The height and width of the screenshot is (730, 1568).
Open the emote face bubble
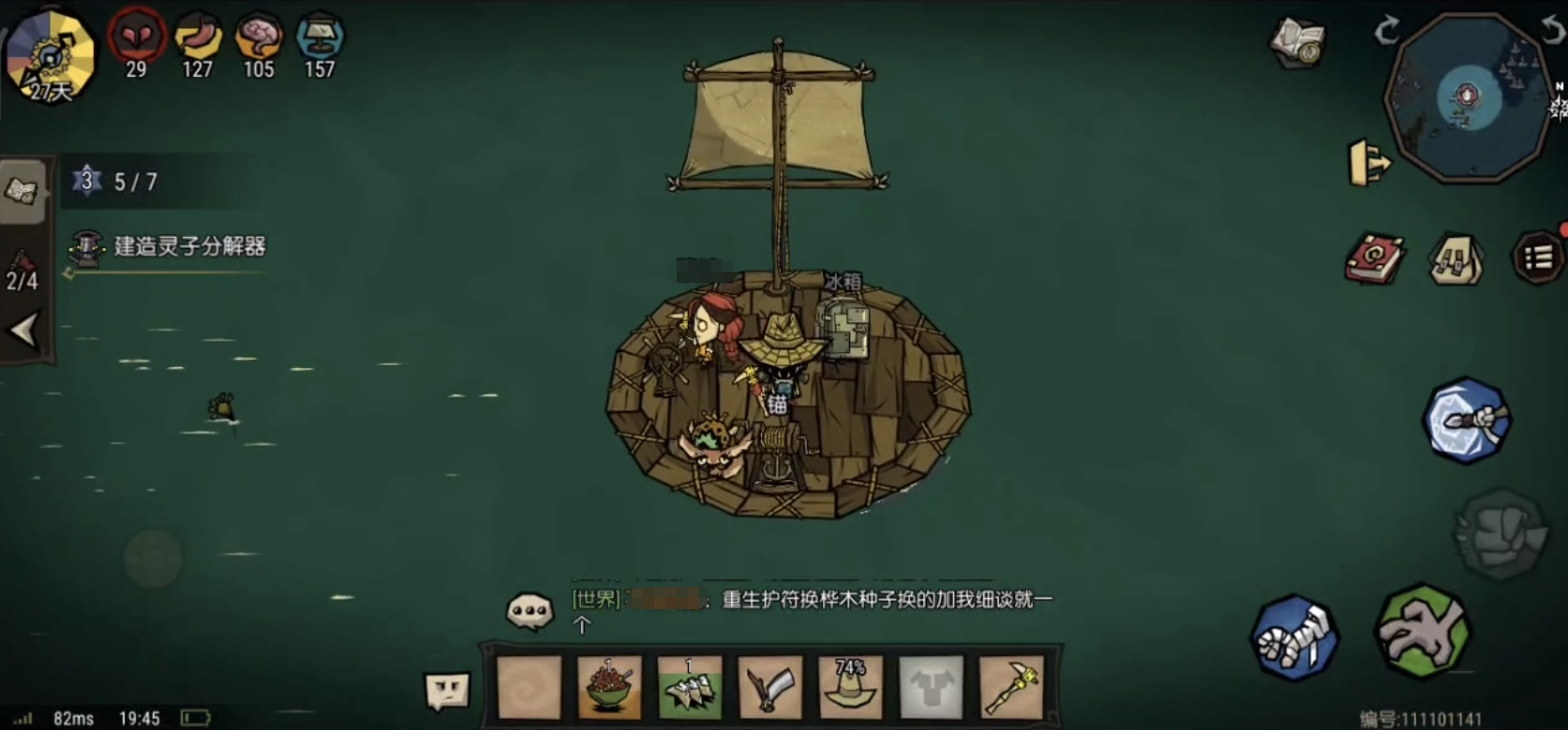point(447,691)
